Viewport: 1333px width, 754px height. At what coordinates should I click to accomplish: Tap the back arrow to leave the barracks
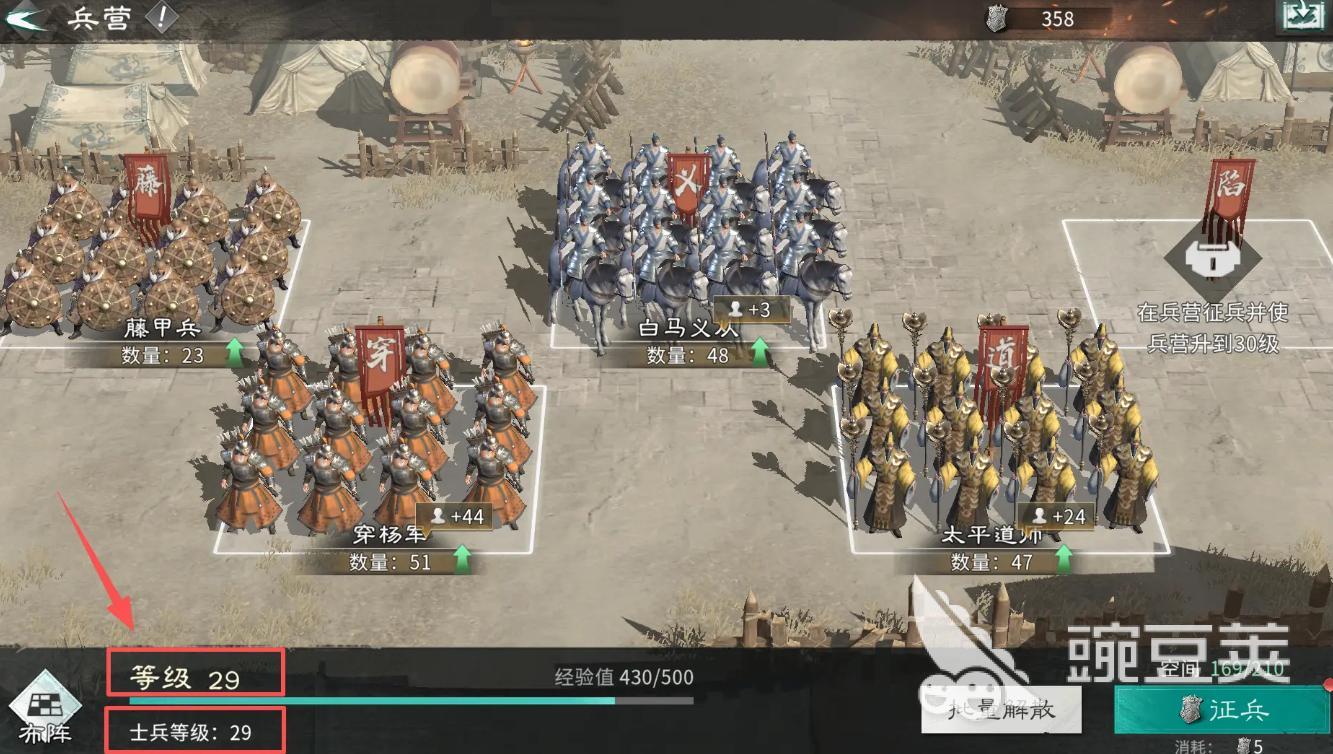(27, 17)
